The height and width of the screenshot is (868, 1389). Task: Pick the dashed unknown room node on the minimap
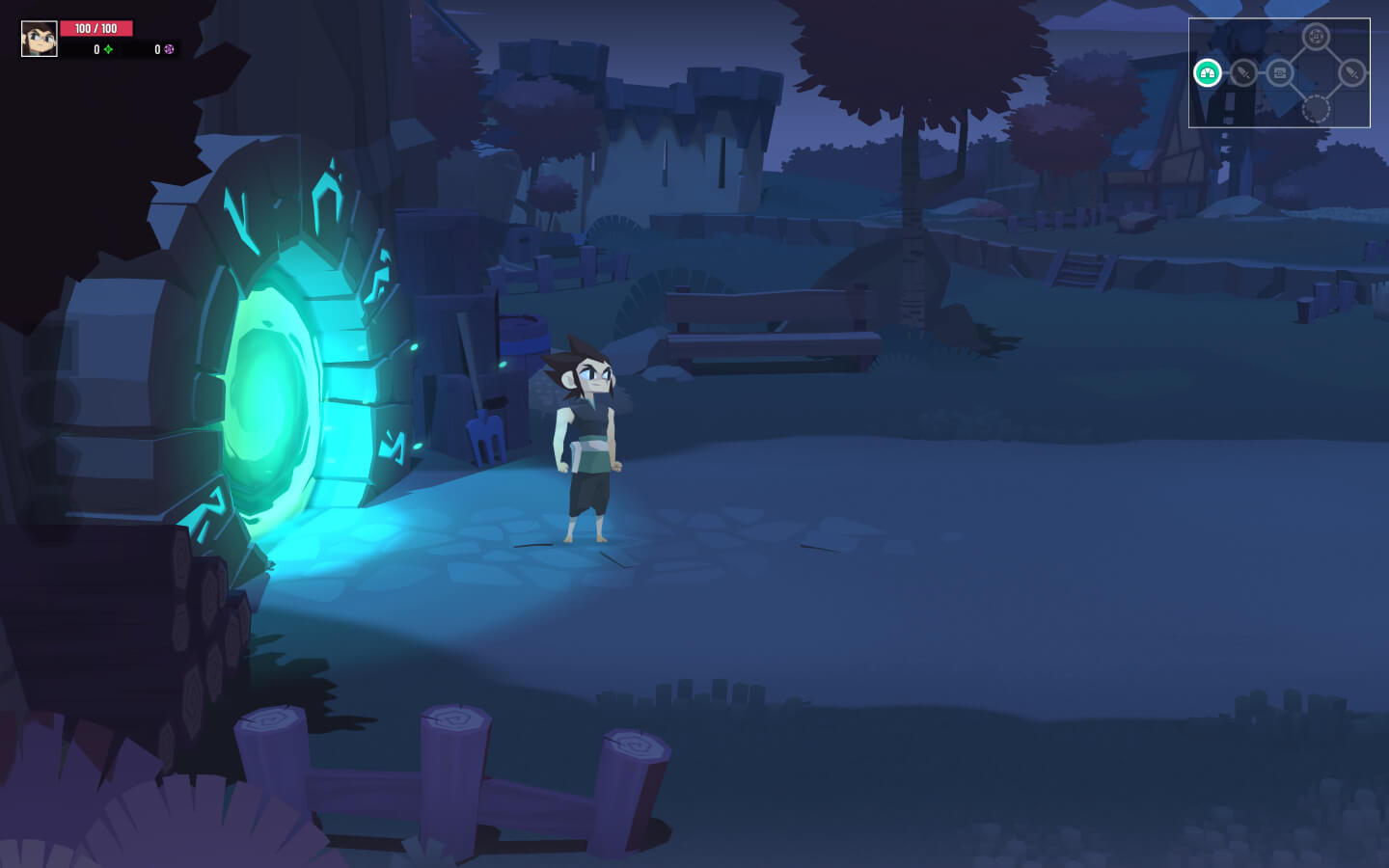click(1316, 109)
